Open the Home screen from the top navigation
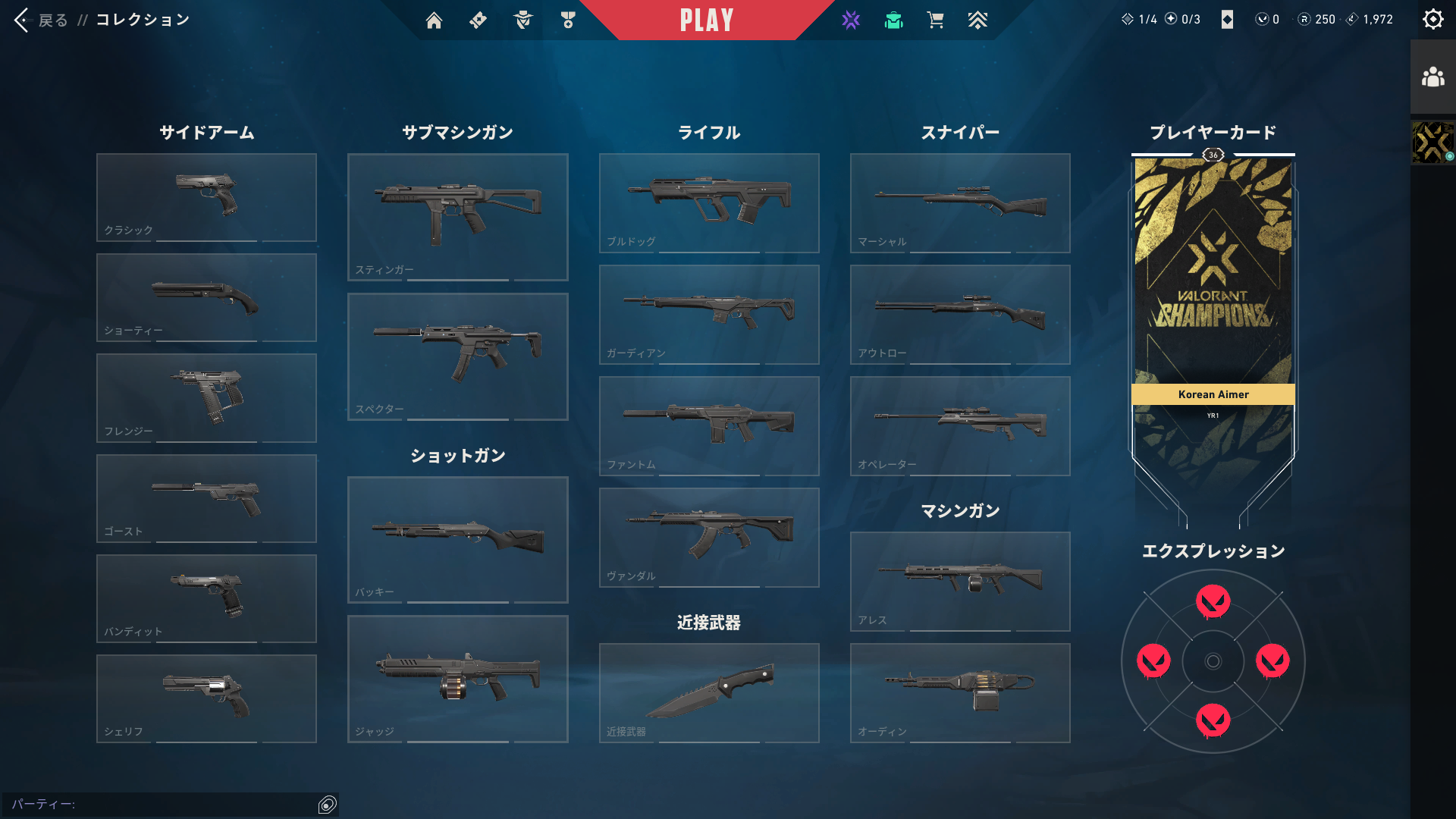This screenshot has height=819, width=1456. 434,20
